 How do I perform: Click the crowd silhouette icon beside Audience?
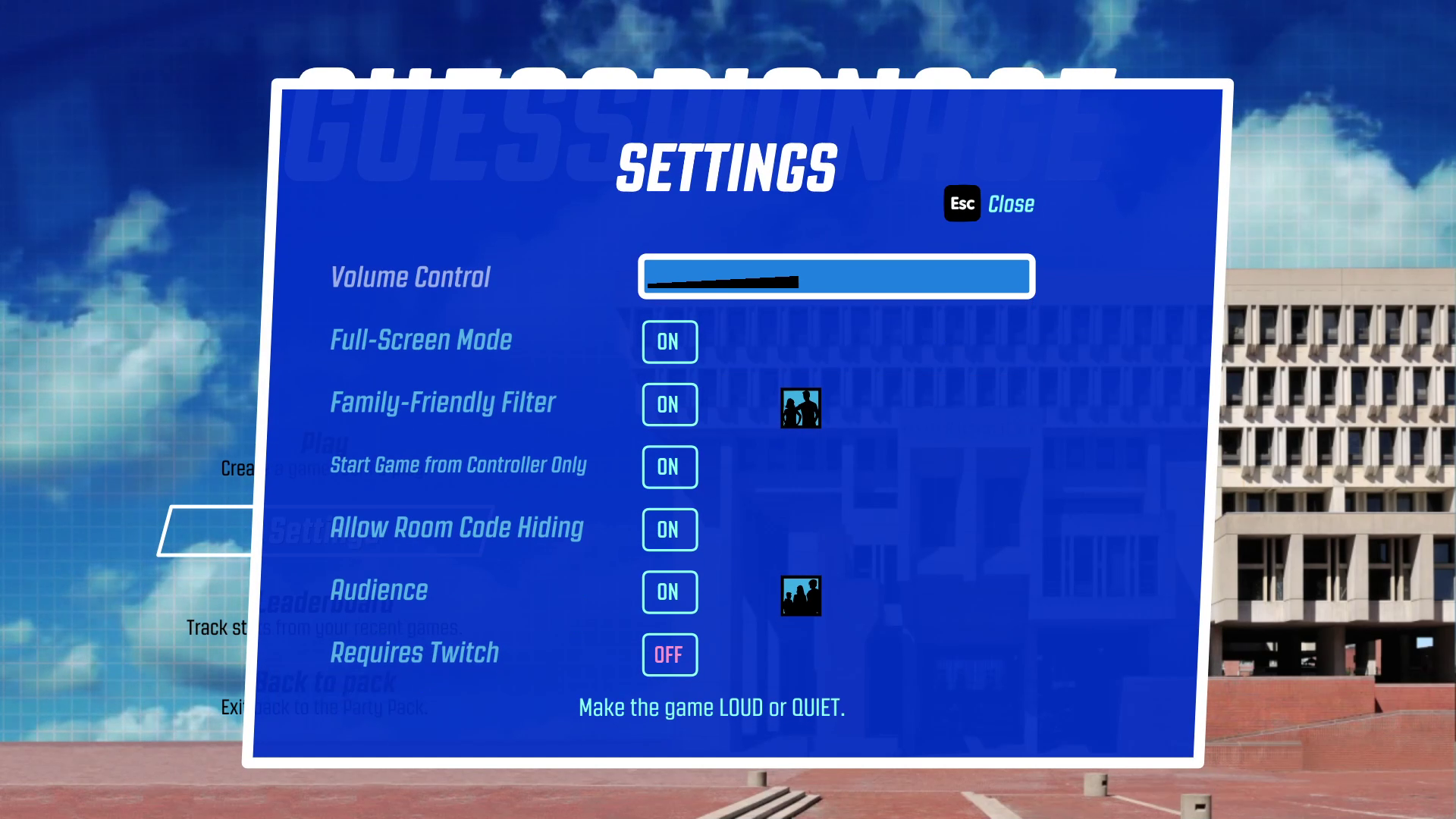coord(801,596)
